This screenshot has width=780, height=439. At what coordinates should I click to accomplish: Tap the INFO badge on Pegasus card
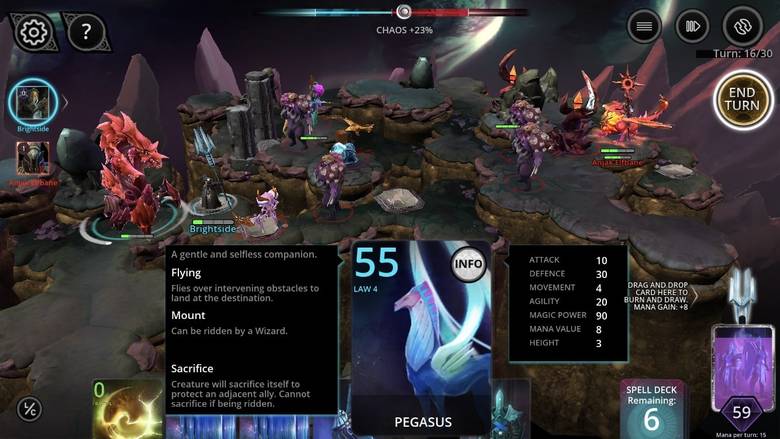coord(468,265)
